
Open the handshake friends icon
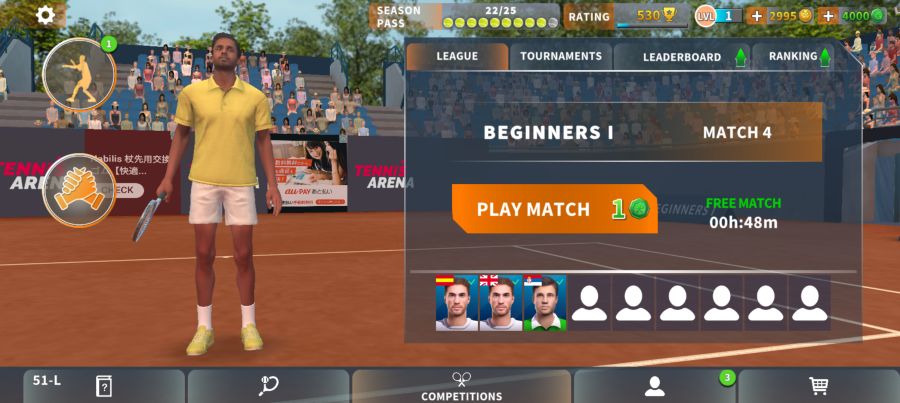click(x=77, y=189)
